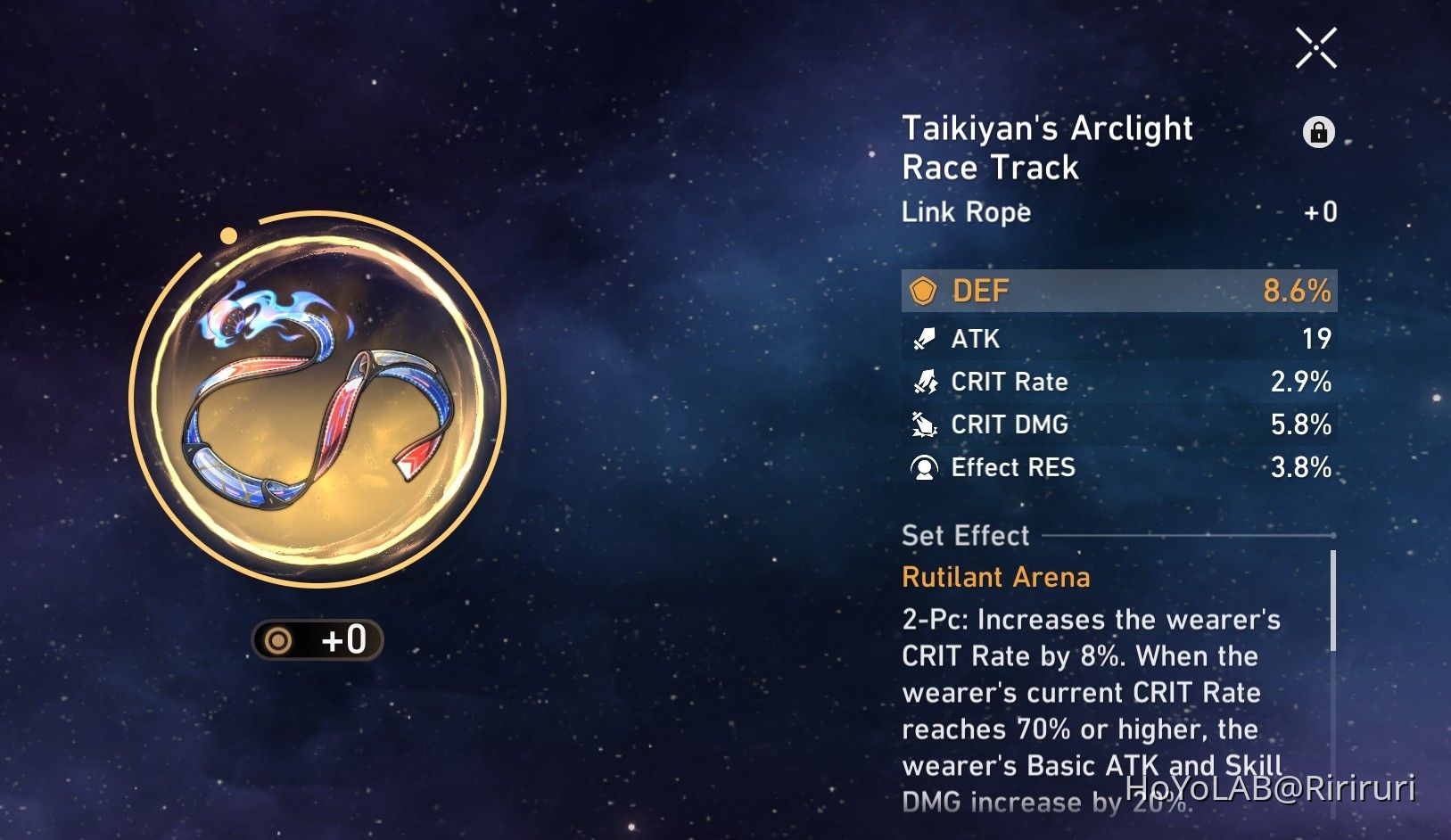This screenshot has height=840, width=1451.
Task: Select the CRIT Rate icon
Action: tap(925, 382)
